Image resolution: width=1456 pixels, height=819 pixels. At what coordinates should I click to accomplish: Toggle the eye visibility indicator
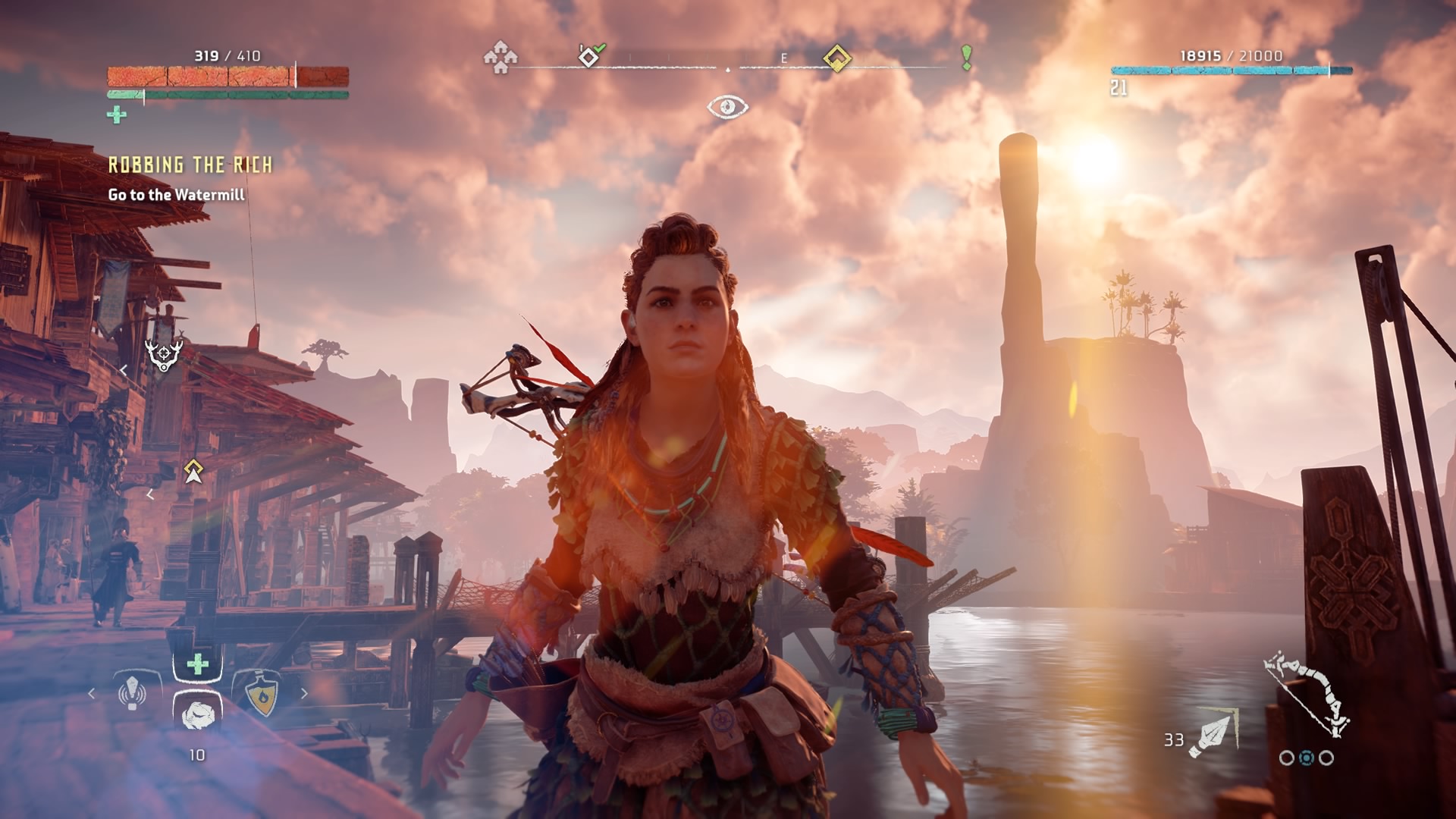coord(727,107)
